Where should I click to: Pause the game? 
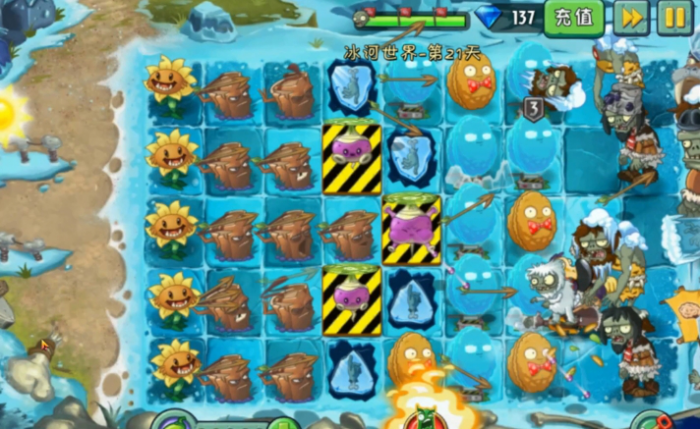674,17
